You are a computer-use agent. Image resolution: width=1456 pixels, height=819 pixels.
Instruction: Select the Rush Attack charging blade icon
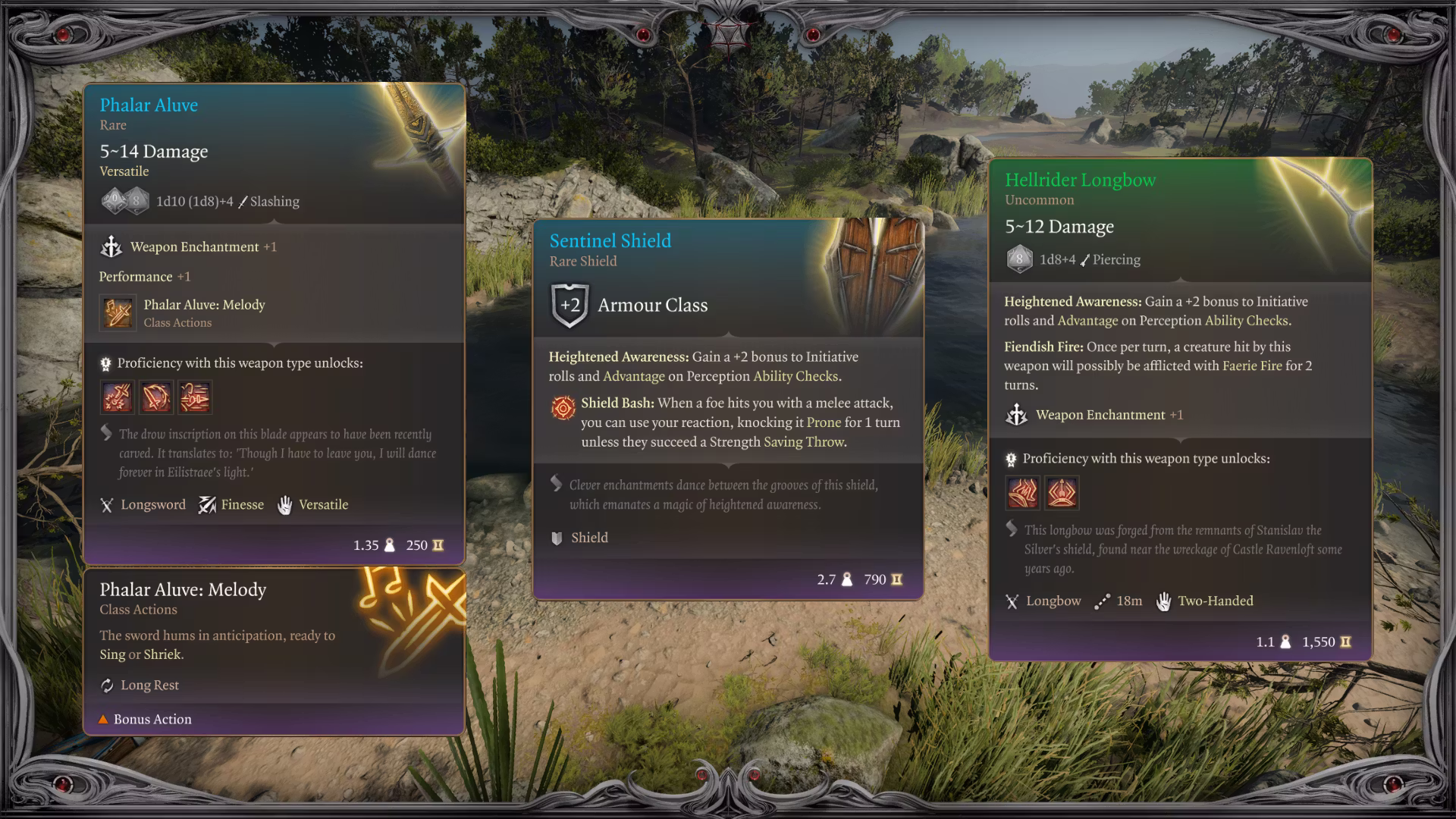point(195,397)
